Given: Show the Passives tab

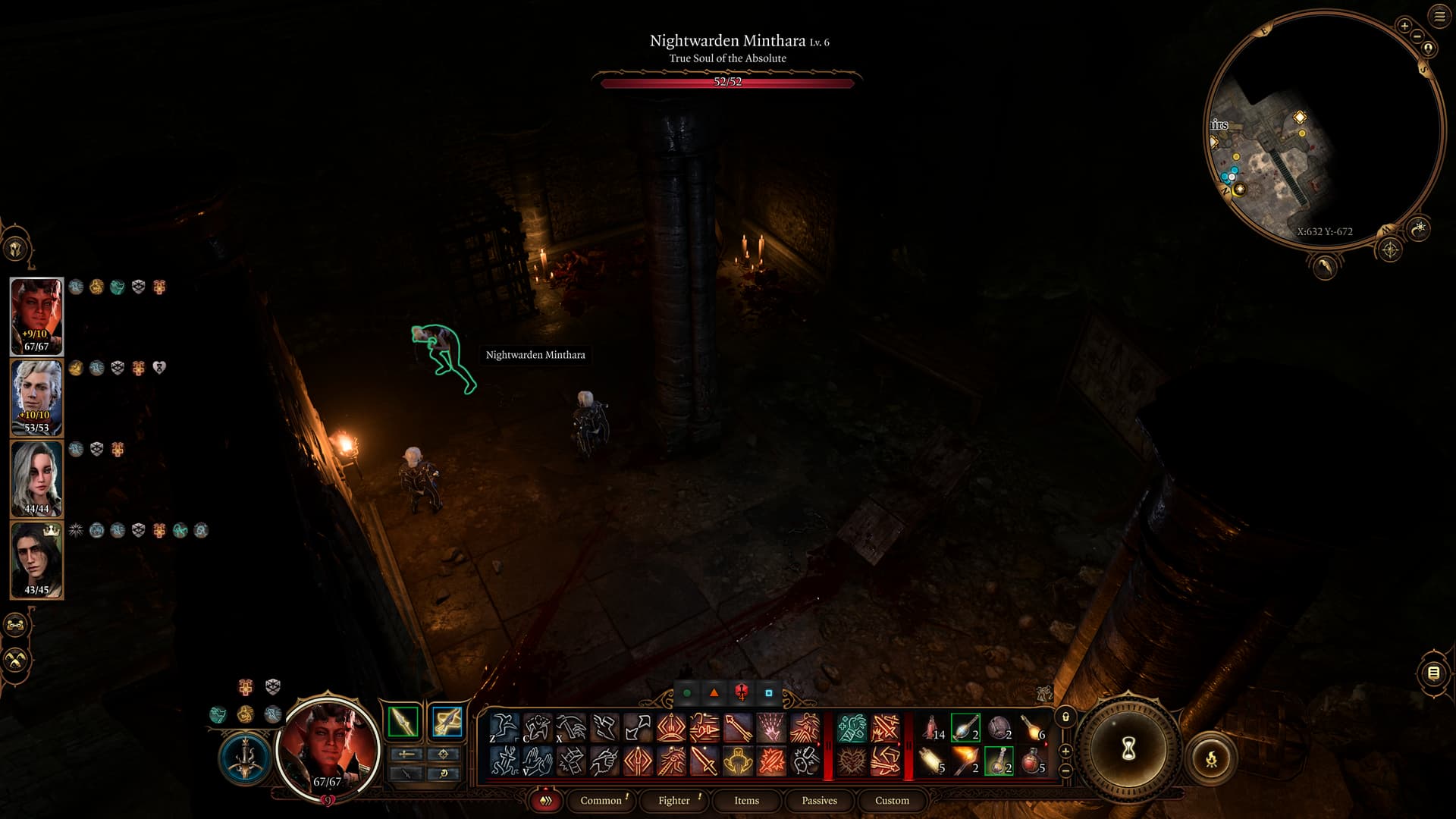Looking at the screenshot, I should (819, 800).
